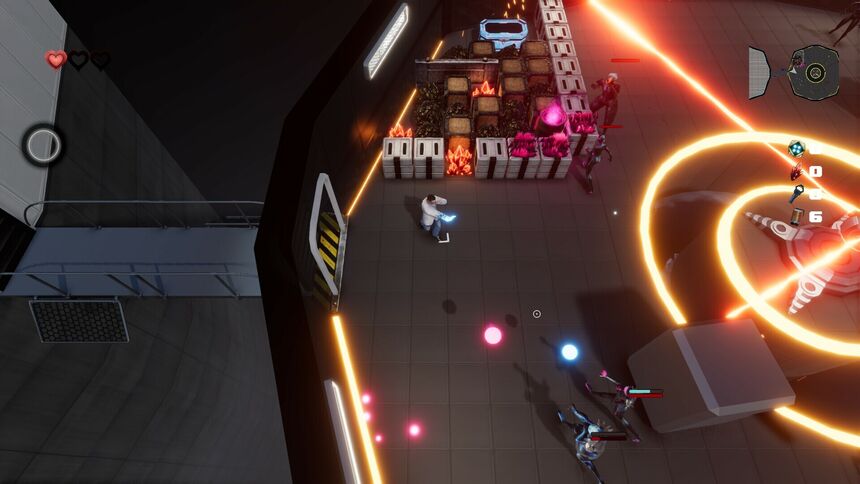Click the dice resource icon
Screen dimensions: 860x484
point(797,149)
